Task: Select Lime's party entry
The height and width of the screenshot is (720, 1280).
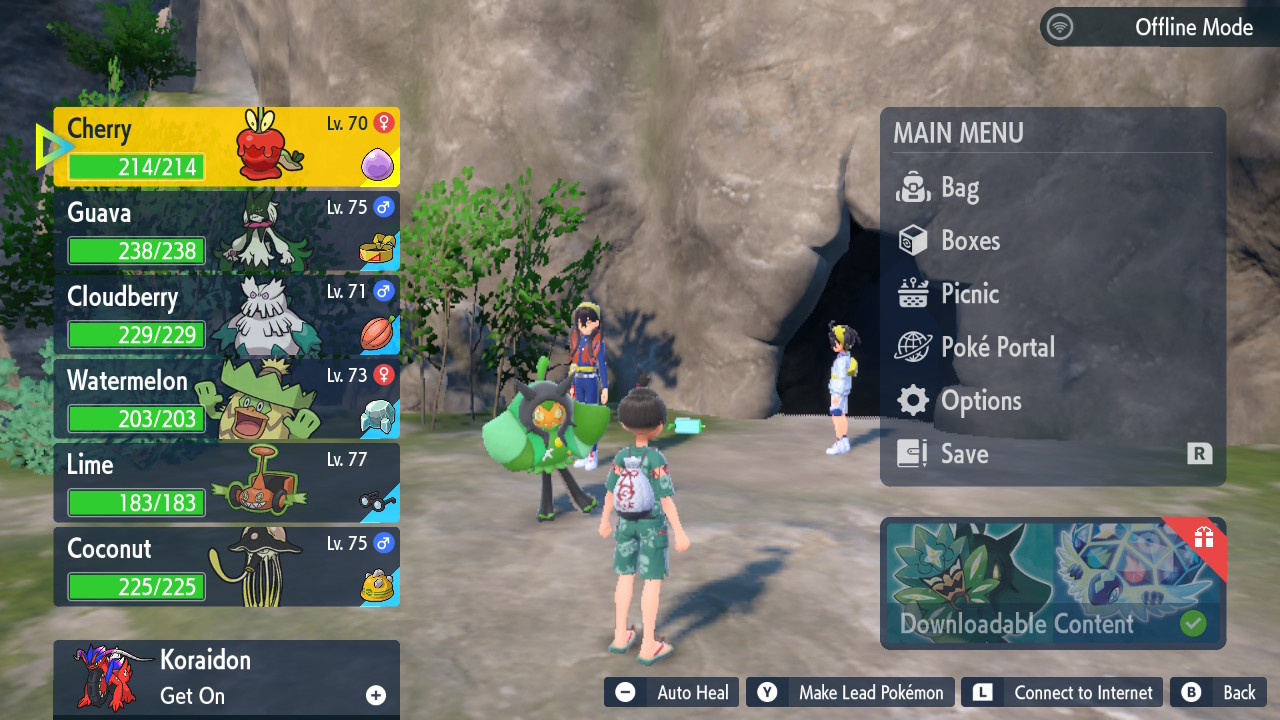Action: tap(226, 483)
